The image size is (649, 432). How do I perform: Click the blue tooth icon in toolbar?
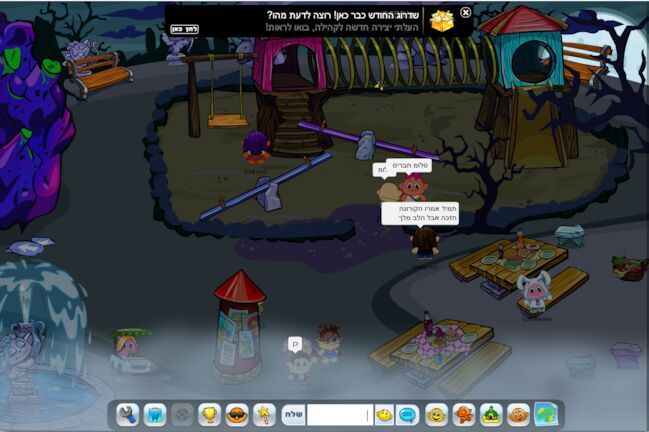click(x=155, y=414)
